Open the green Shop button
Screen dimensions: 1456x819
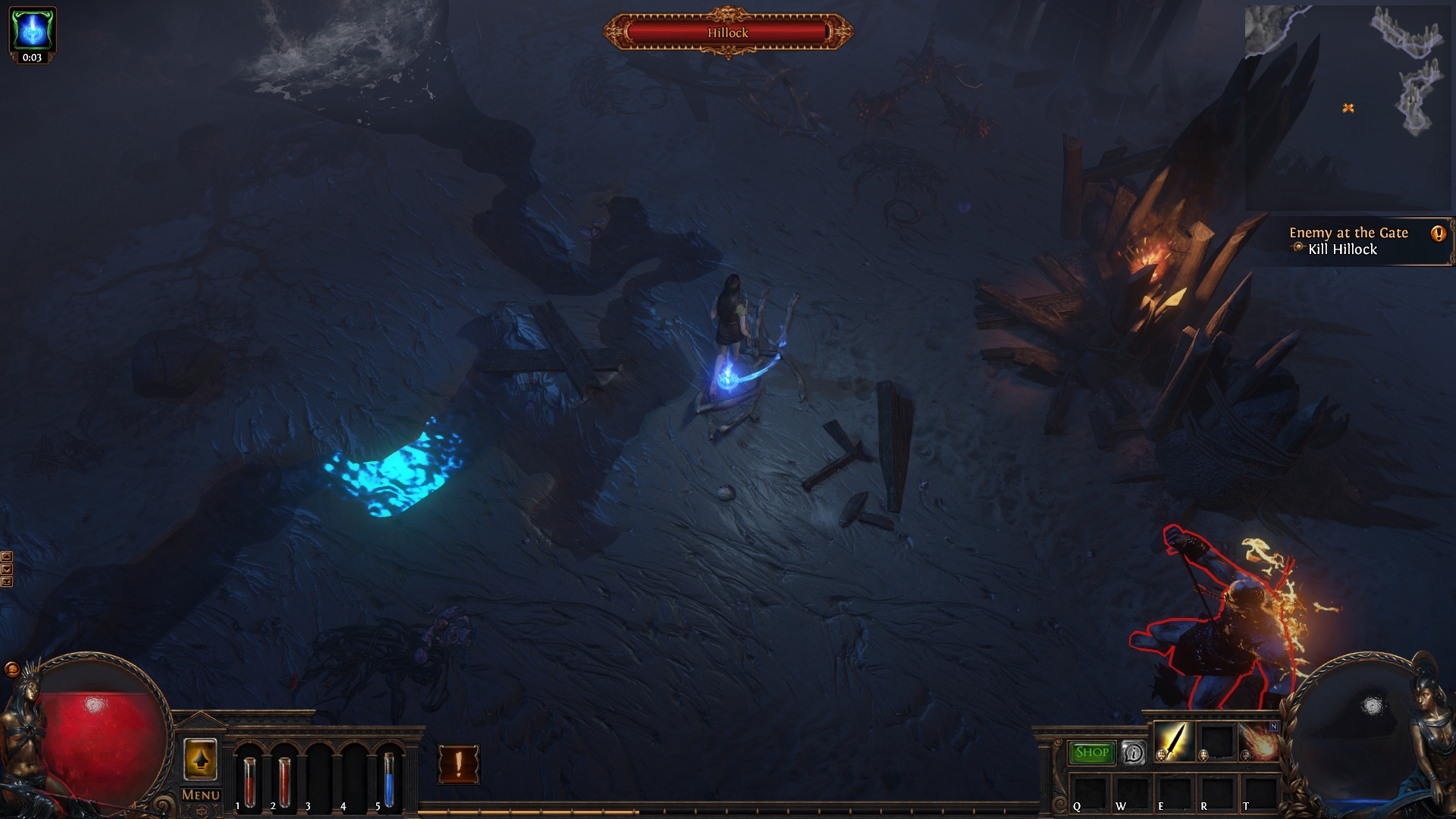(x=1092, y=752)
